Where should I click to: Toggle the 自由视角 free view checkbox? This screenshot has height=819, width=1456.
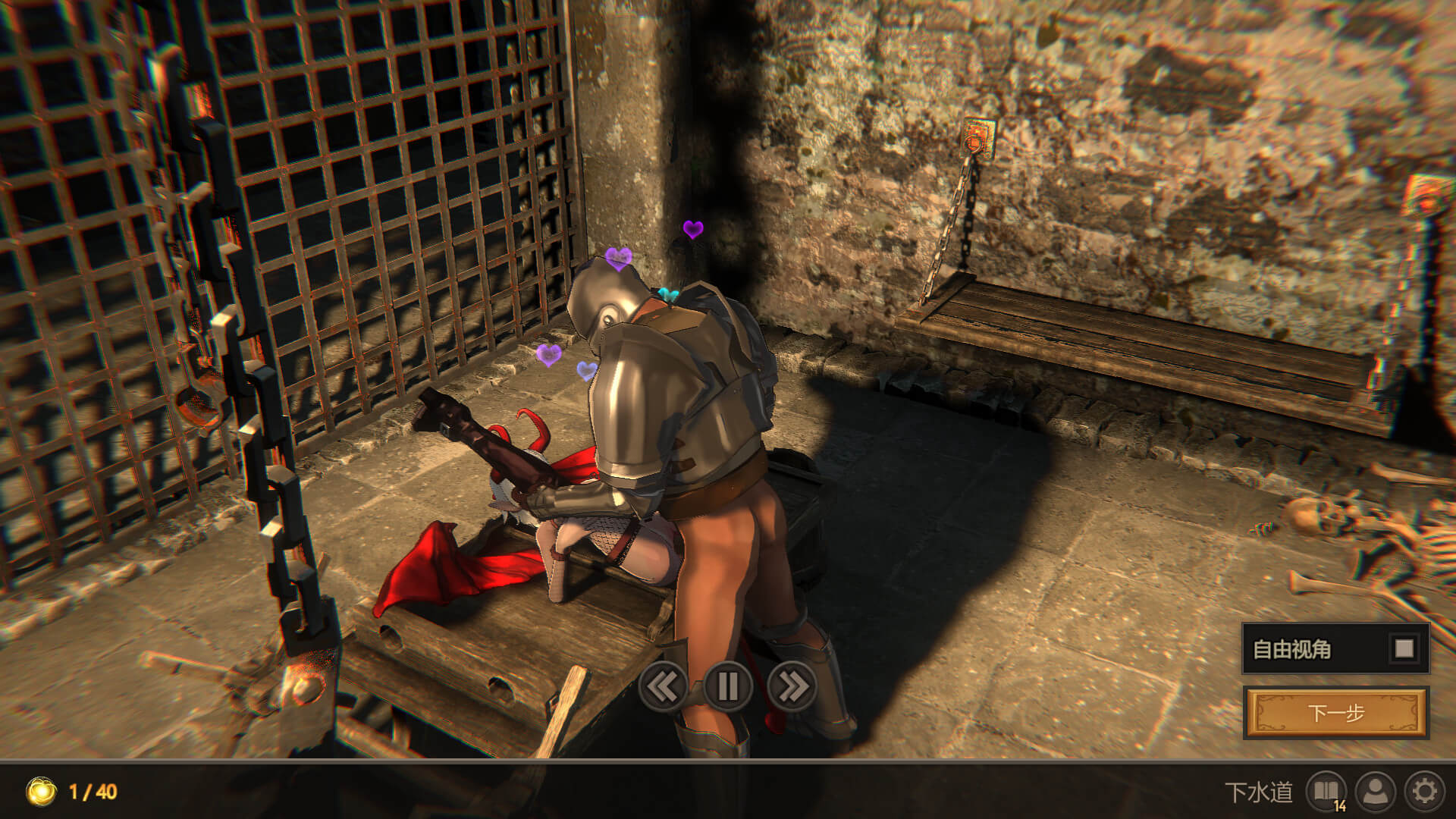coord(1404,648)
